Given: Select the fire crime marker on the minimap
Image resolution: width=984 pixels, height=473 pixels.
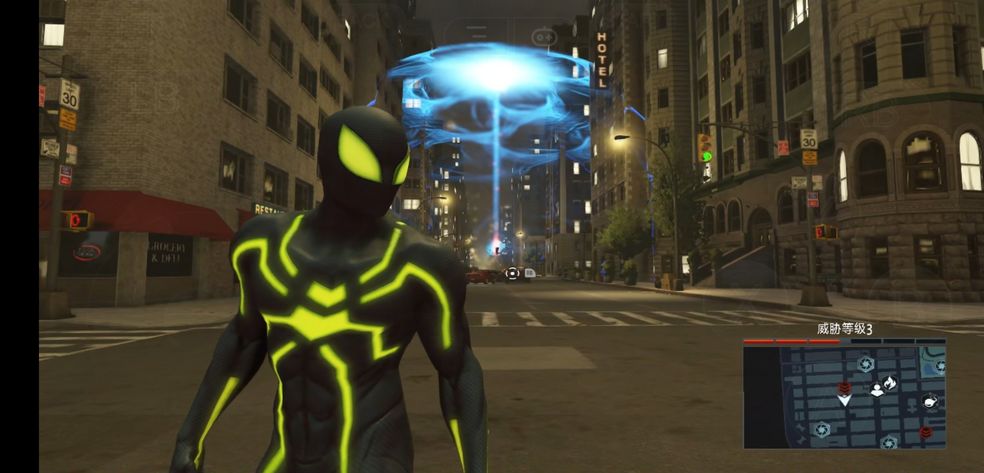Looking at the screenshot, I should click(890, 382).
